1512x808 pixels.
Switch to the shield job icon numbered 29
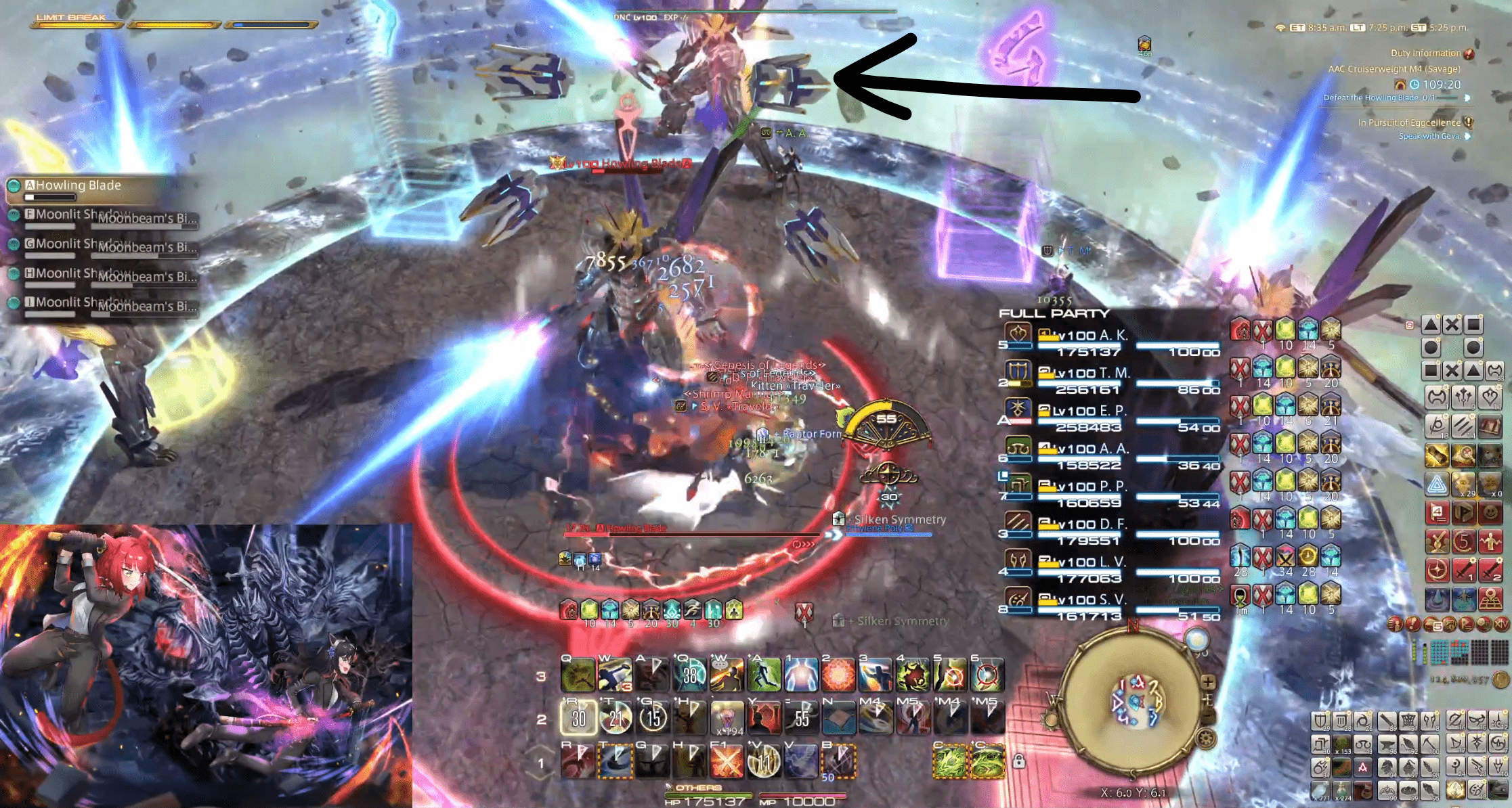(x=1320, y=721)
